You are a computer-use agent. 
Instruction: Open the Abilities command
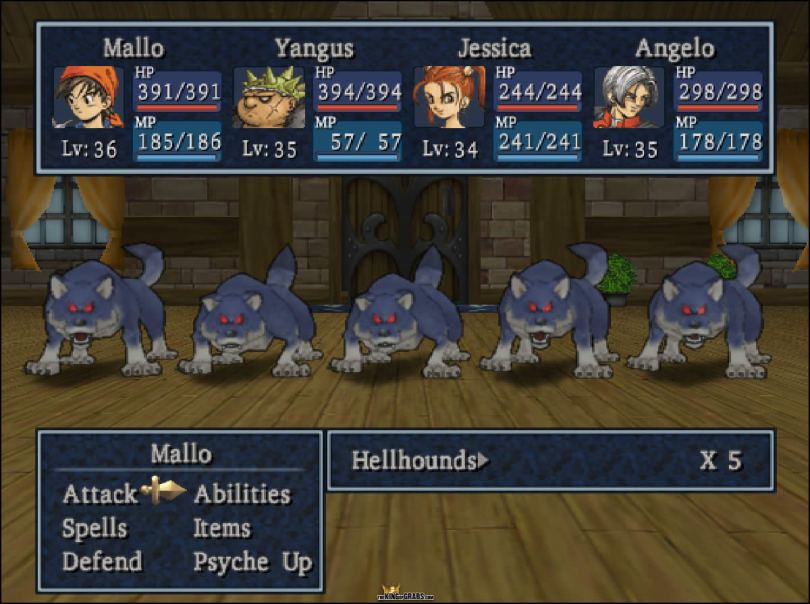point(242,494)
